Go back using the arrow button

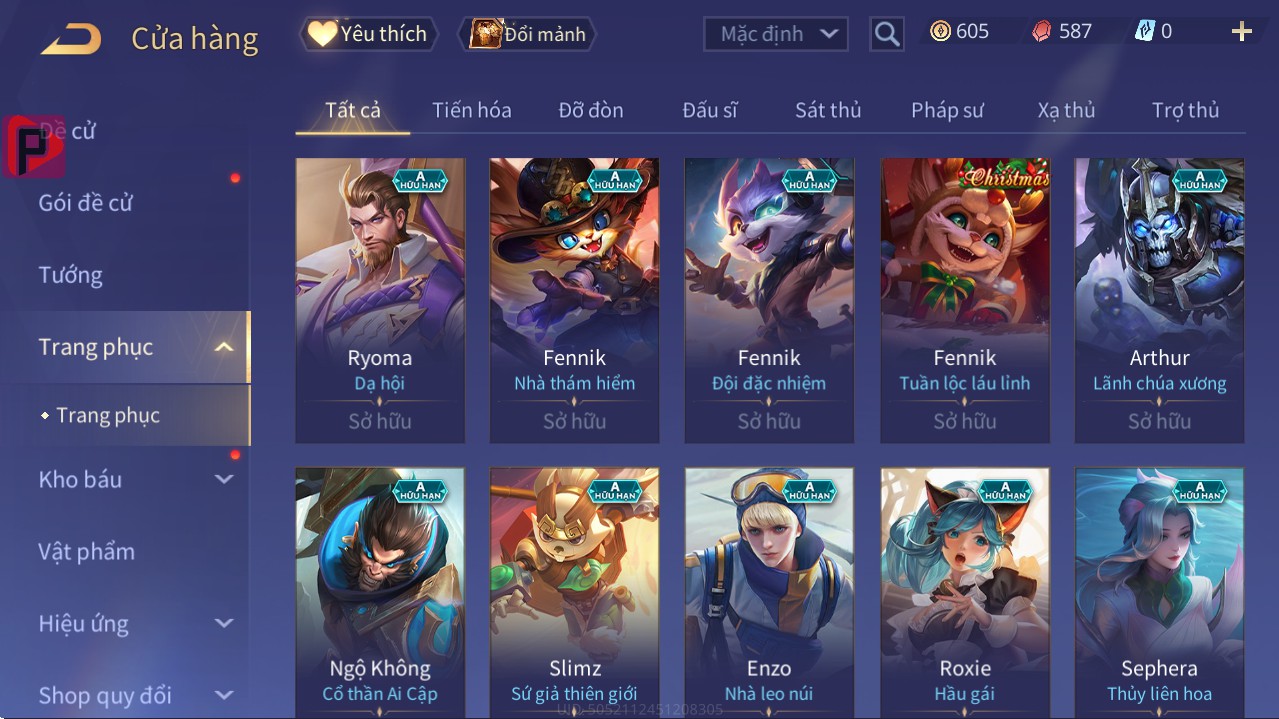tap(71, 39)
